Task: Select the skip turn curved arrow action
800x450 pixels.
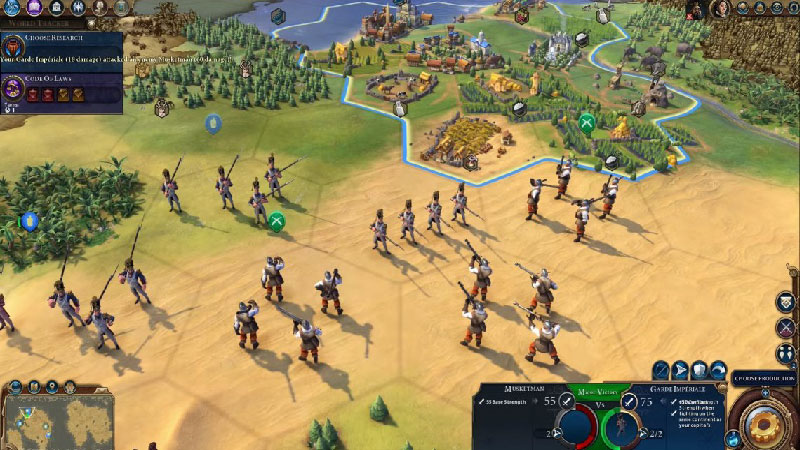Action: [720, 370]
